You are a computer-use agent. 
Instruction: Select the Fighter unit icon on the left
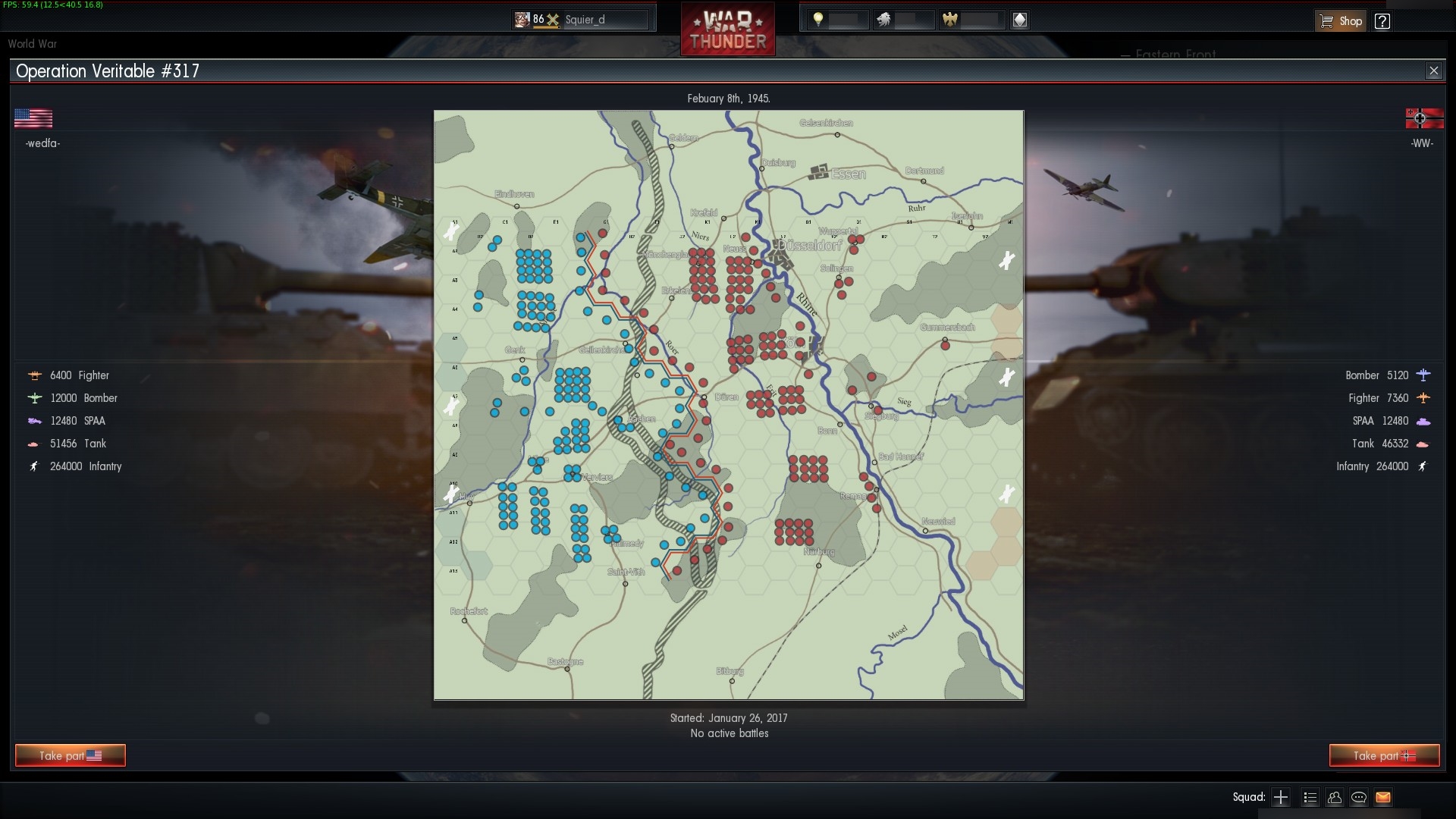pyautogui.click(x=34, y=375)
